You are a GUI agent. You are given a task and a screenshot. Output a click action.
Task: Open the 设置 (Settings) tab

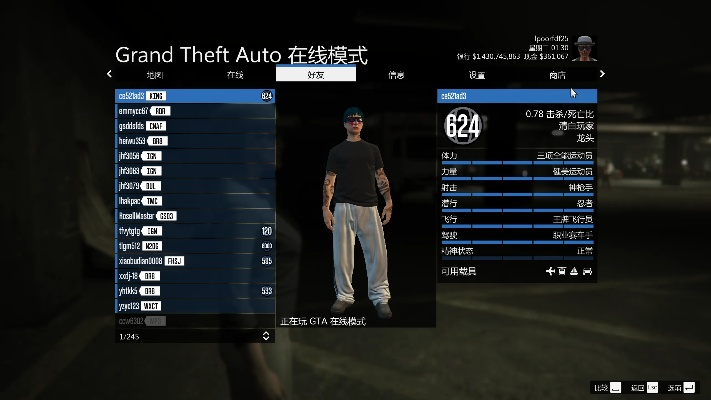(477, 75)
